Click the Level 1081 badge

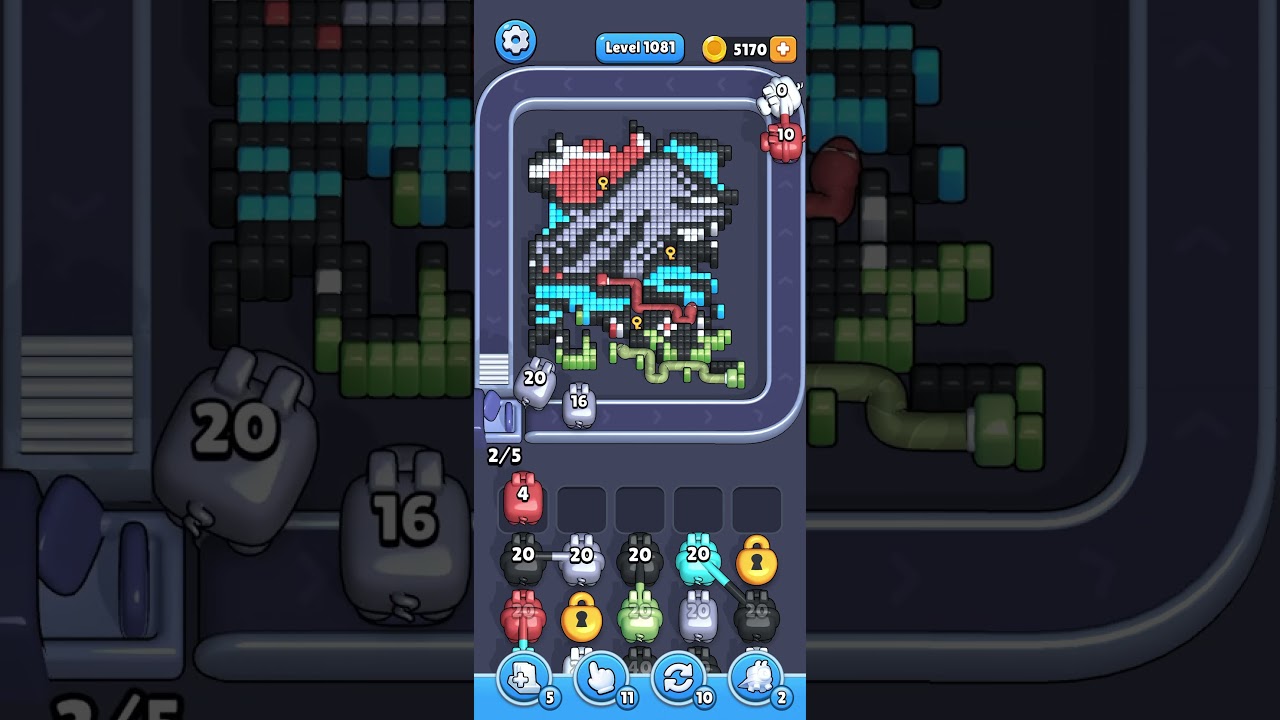(639, 47)
